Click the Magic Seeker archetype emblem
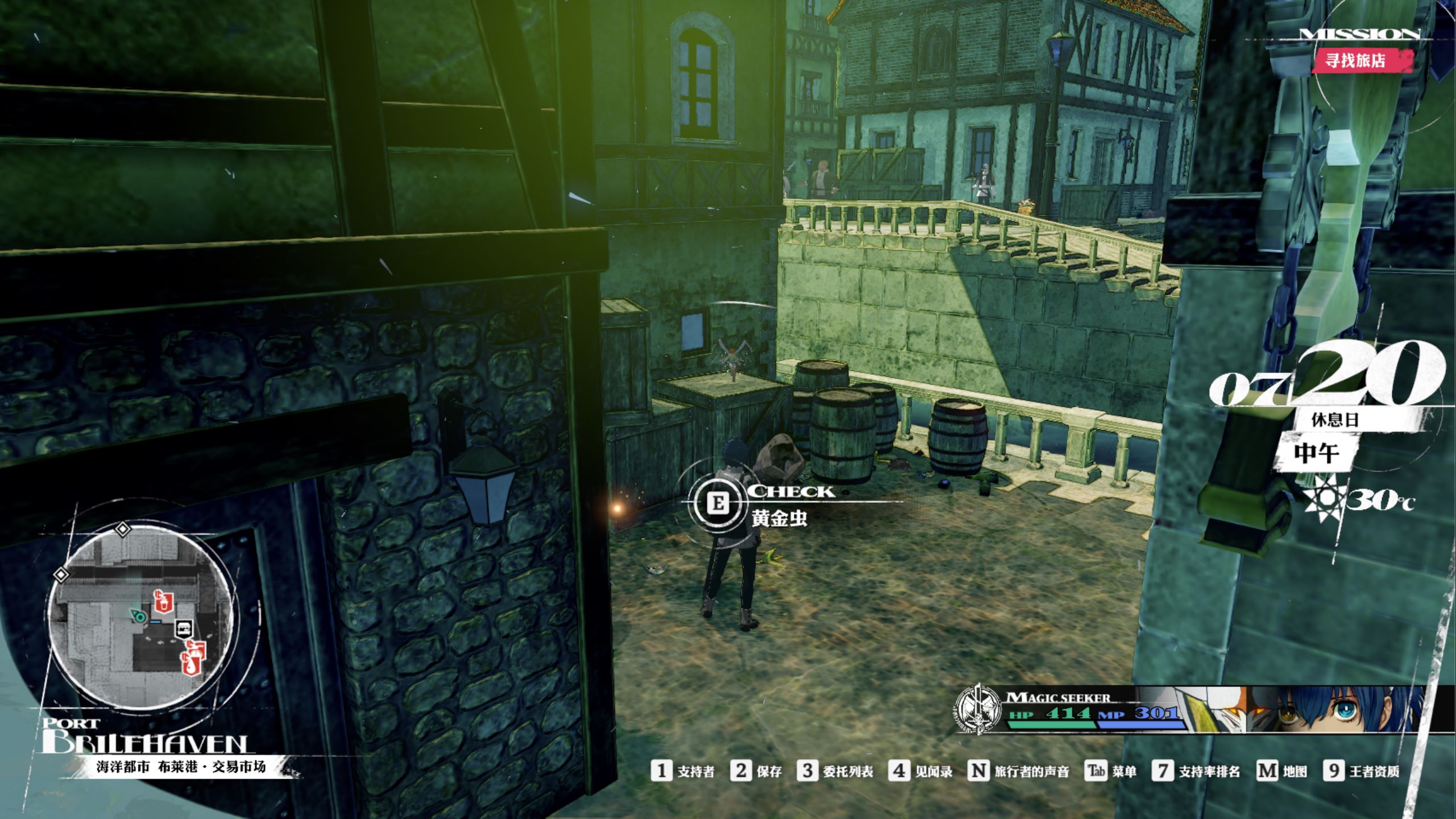 pyautogui.click(x=978, y=709)
